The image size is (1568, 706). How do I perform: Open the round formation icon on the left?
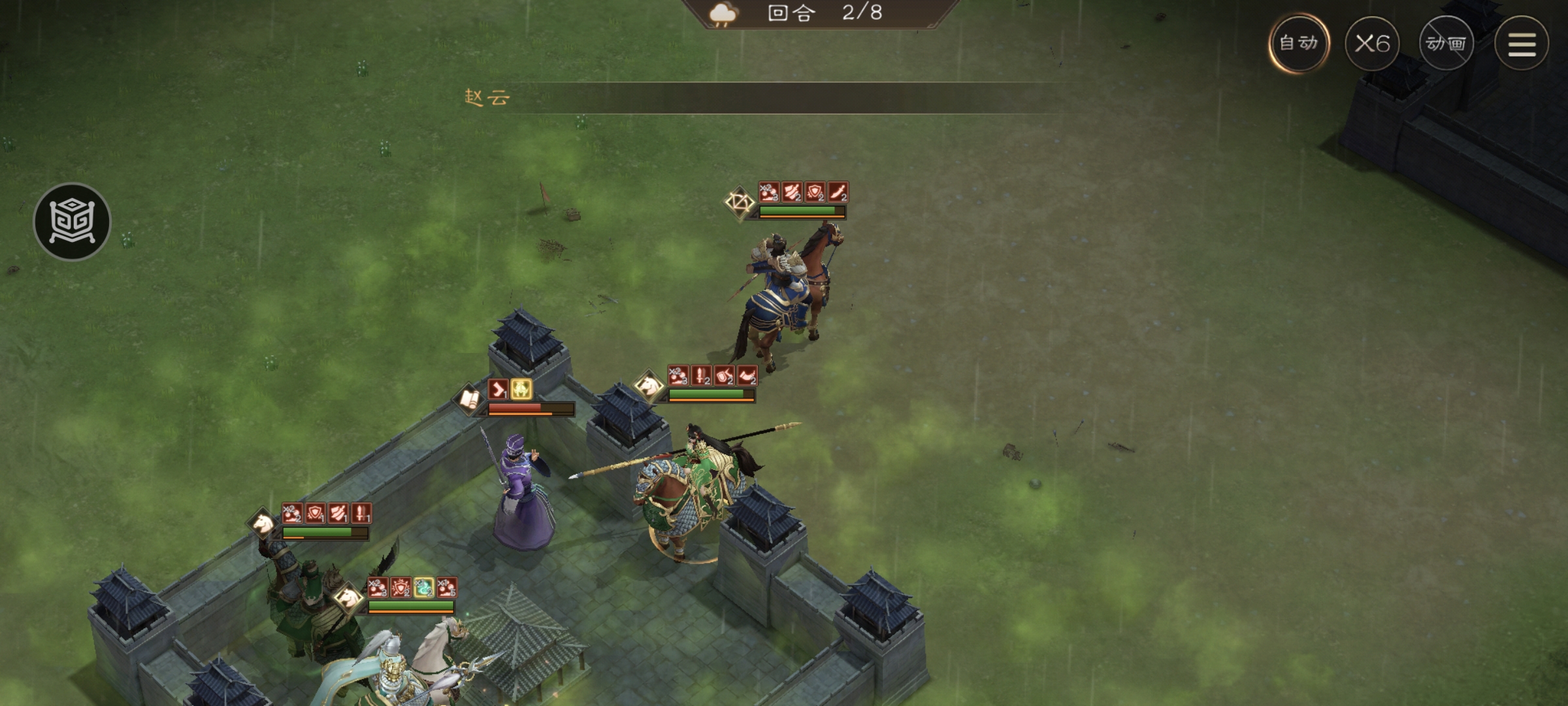pyautogui.click(x=72, y=221)
